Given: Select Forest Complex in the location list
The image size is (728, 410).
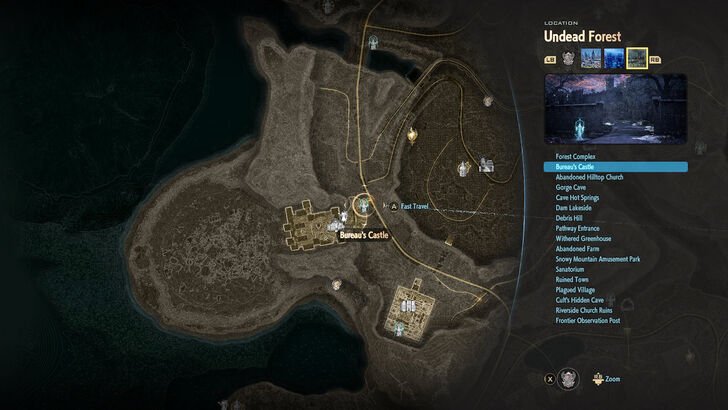Looking at the screenshot, I should [x=573, y=157].
